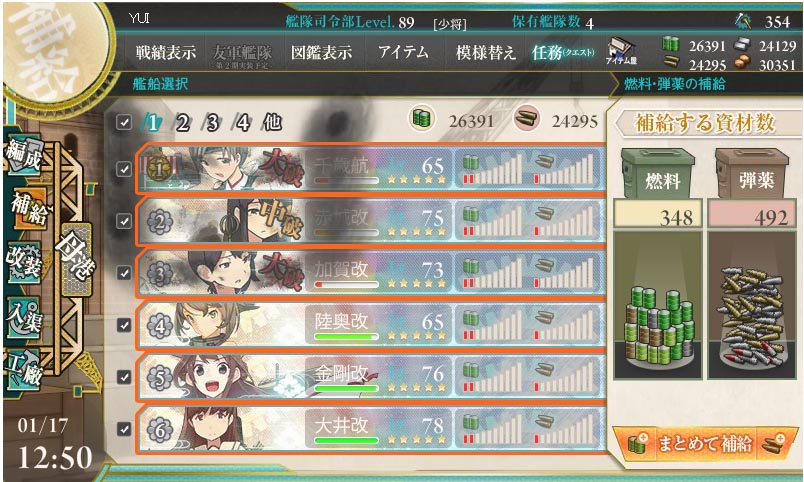The height and width of the screenshot is (482, 804).
Task: Open the アイテム menu
Action: coord(404,53)
